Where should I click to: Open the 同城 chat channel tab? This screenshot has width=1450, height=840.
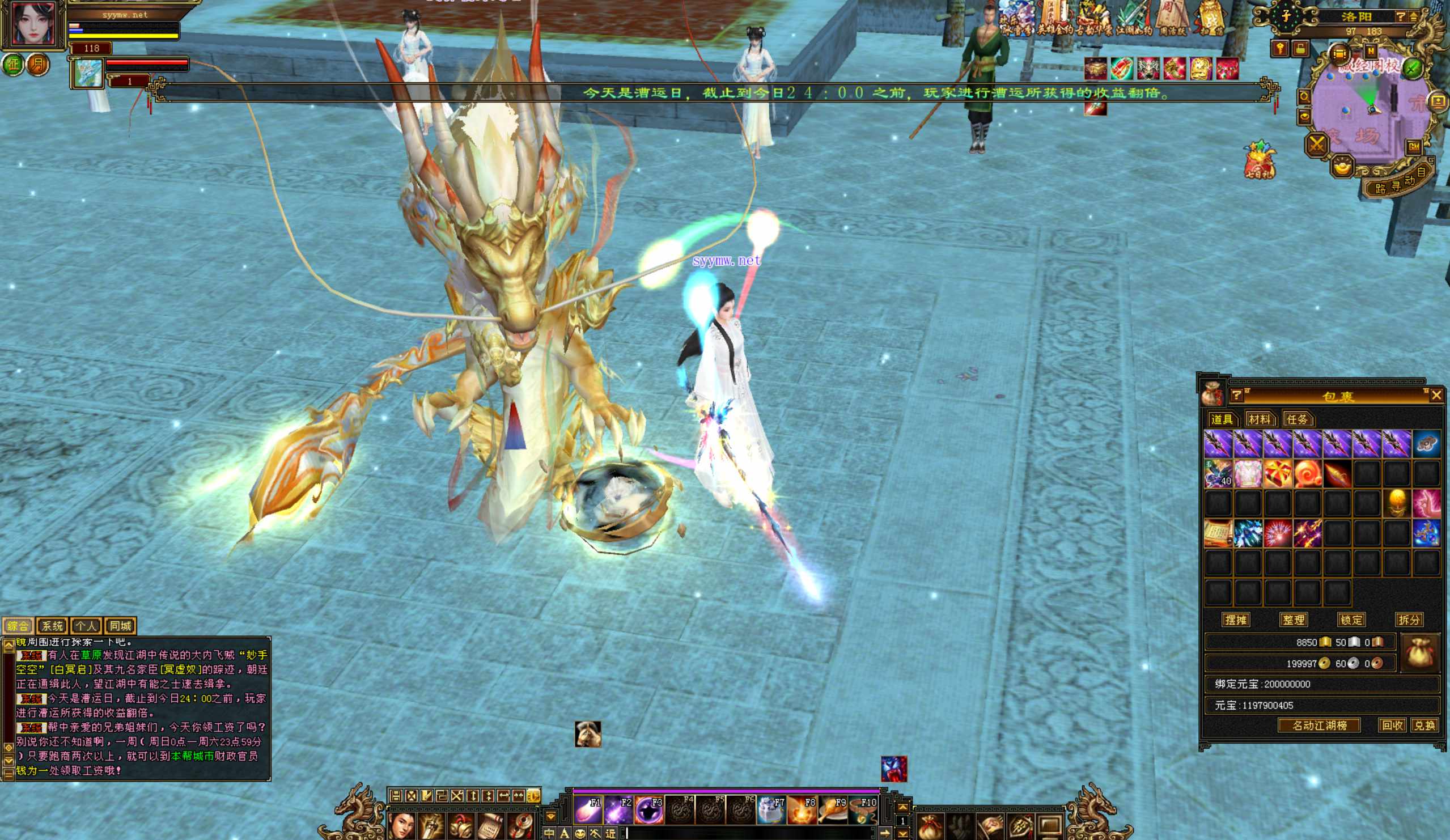(120, 626)
